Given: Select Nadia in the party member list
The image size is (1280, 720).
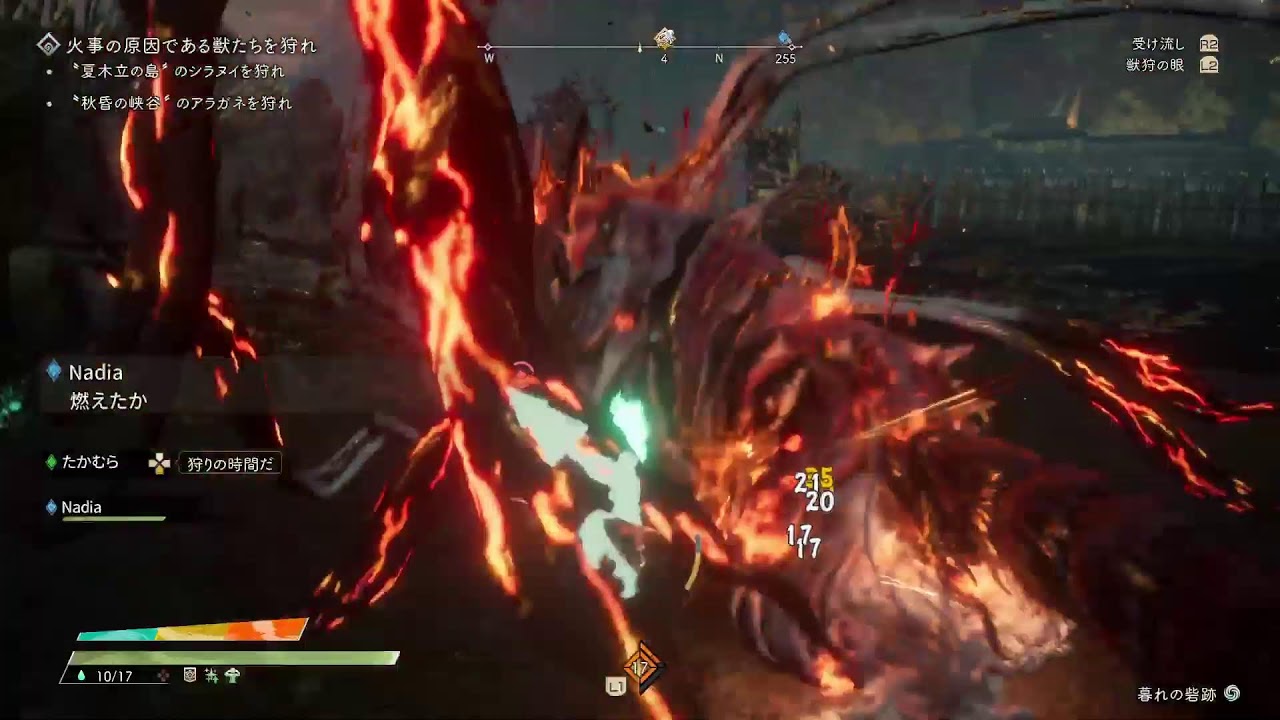Looking at the screenshot, I should pos(81,507).
